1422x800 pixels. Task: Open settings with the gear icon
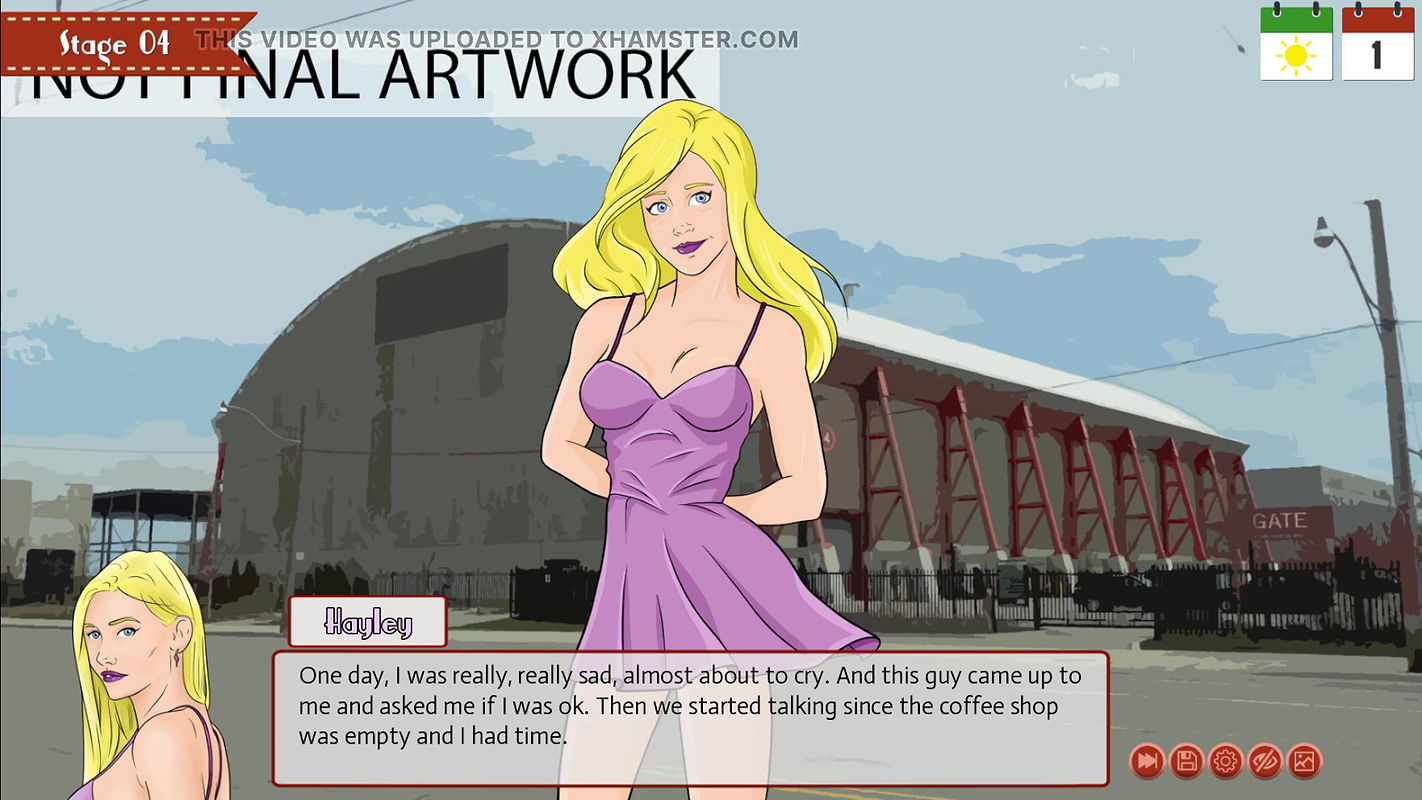pos(1225,762)
